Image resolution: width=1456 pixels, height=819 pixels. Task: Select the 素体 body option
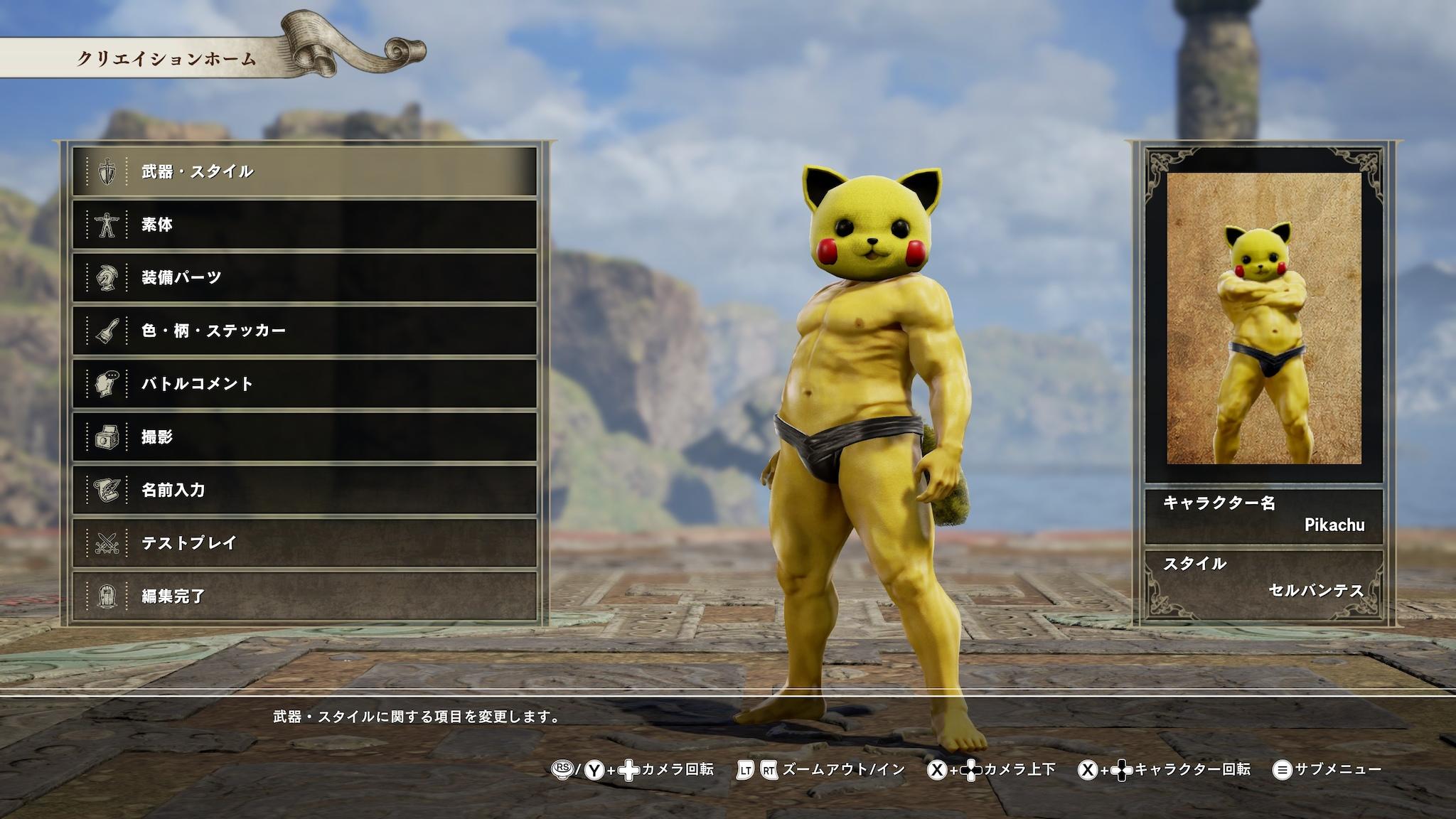[x=304, y=225]
